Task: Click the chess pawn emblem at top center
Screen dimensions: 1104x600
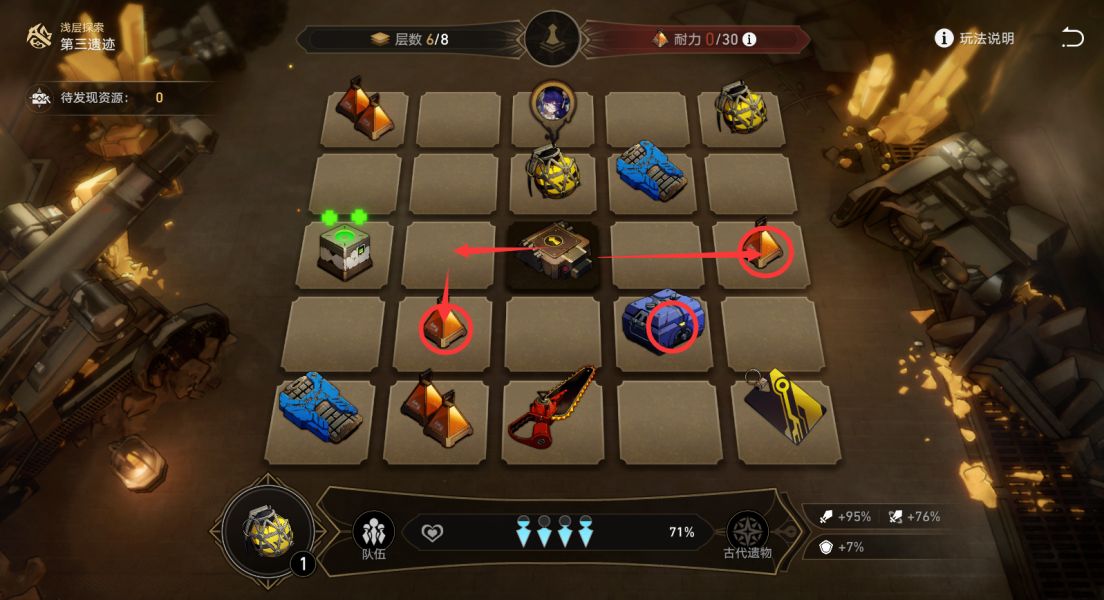Action: pos(552,39)
